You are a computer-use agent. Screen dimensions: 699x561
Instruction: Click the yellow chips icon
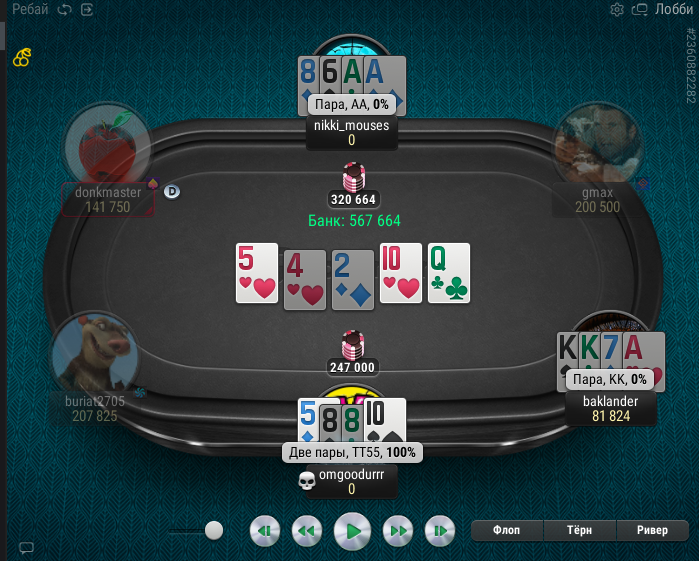coord(22,58)
